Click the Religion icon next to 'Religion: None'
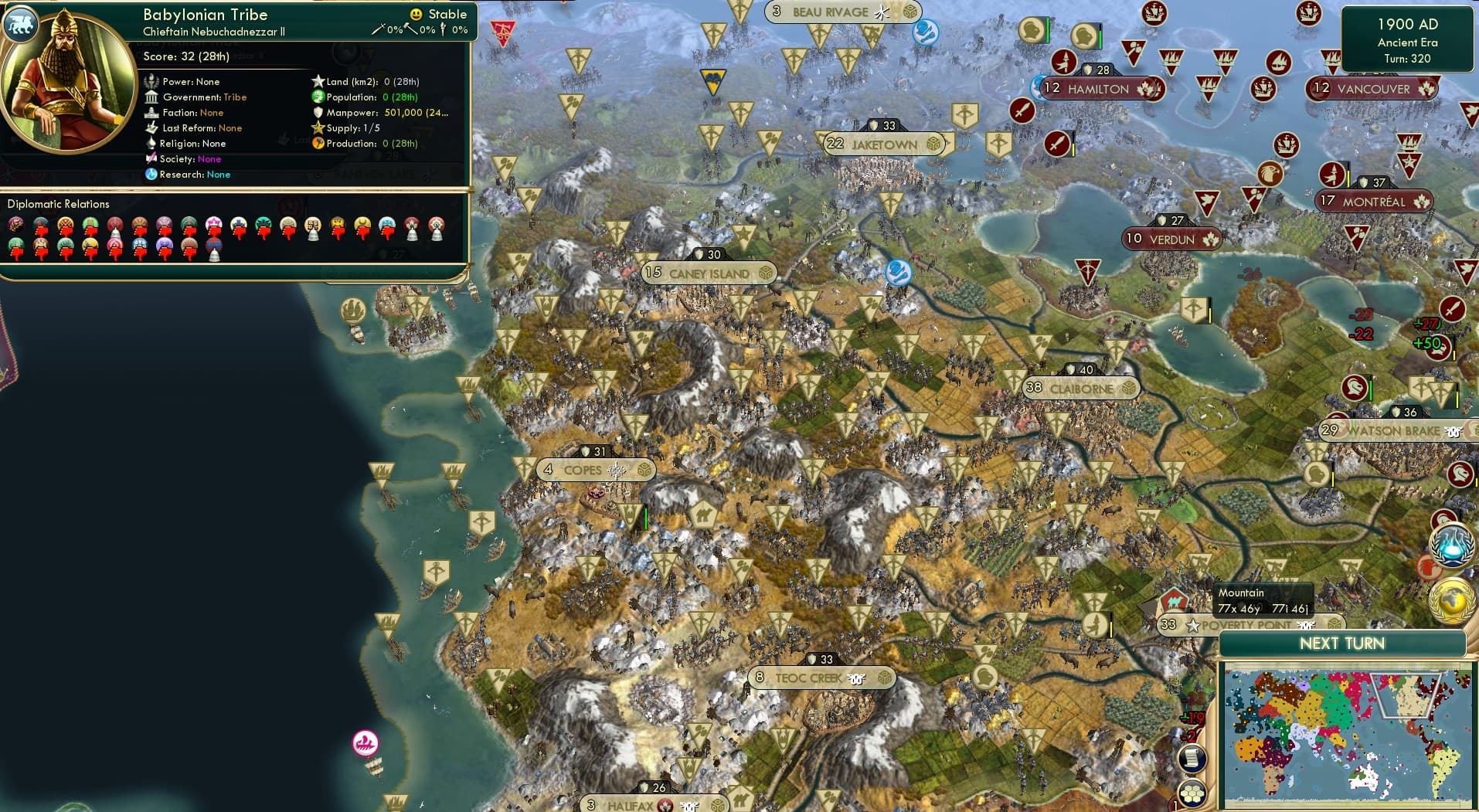The width and height of the screenshot is (1479, 812). [x=151, y=143]
